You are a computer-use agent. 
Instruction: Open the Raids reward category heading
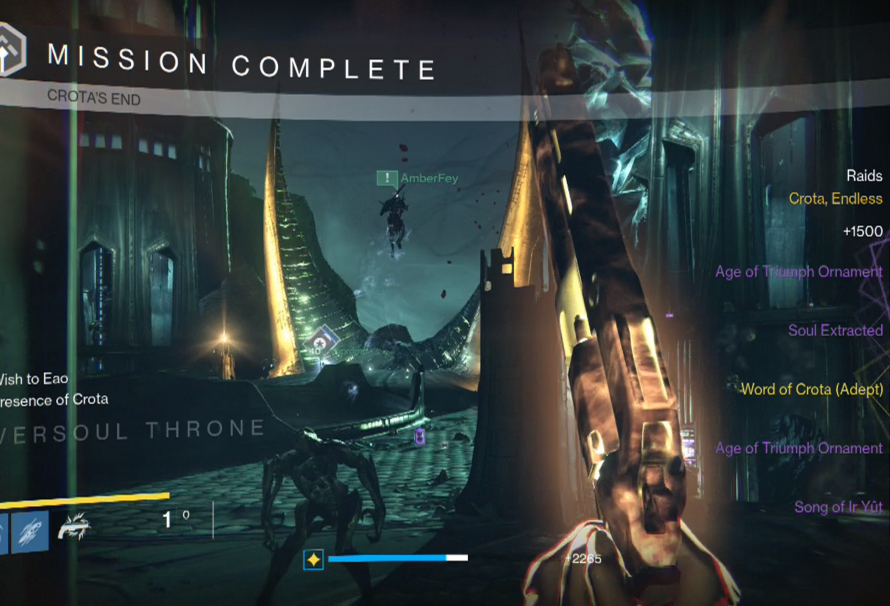(x=864, y=176)
